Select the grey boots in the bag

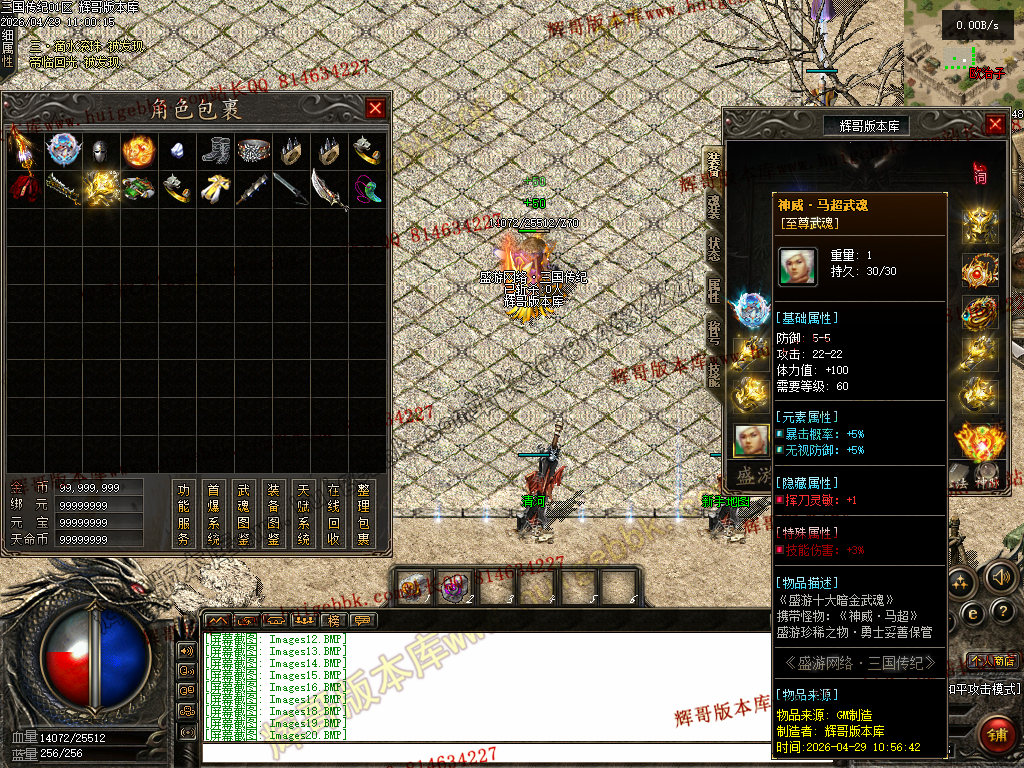click(215, 151)
